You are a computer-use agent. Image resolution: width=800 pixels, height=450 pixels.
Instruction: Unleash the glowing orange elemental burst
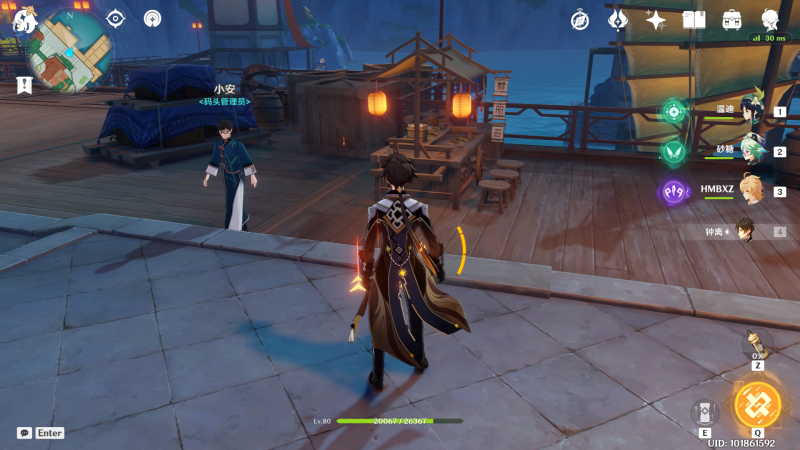point(757,405)
